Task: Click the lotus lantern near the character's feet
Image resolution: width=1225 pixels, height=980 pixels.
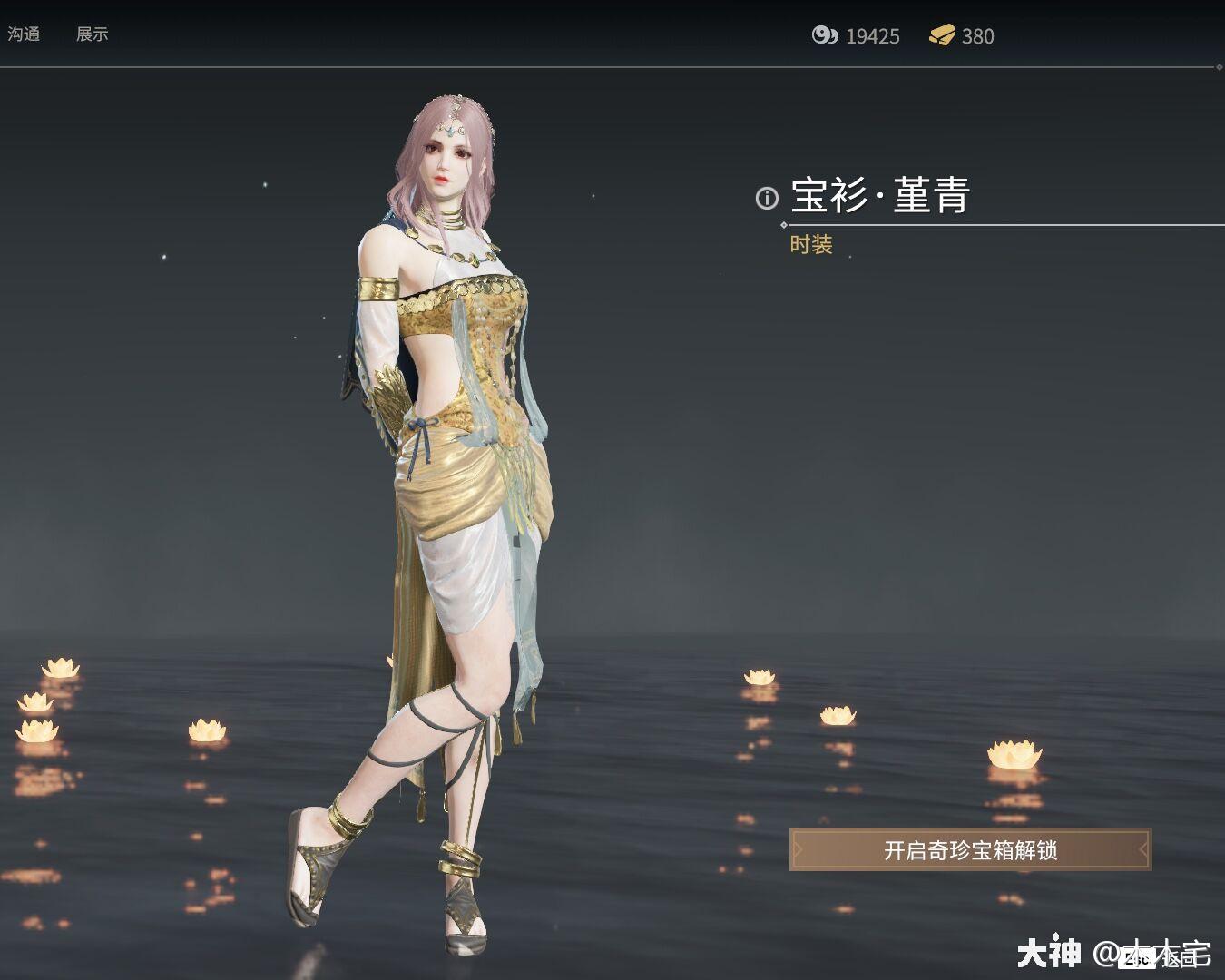Action: click(x=209, y=728)
